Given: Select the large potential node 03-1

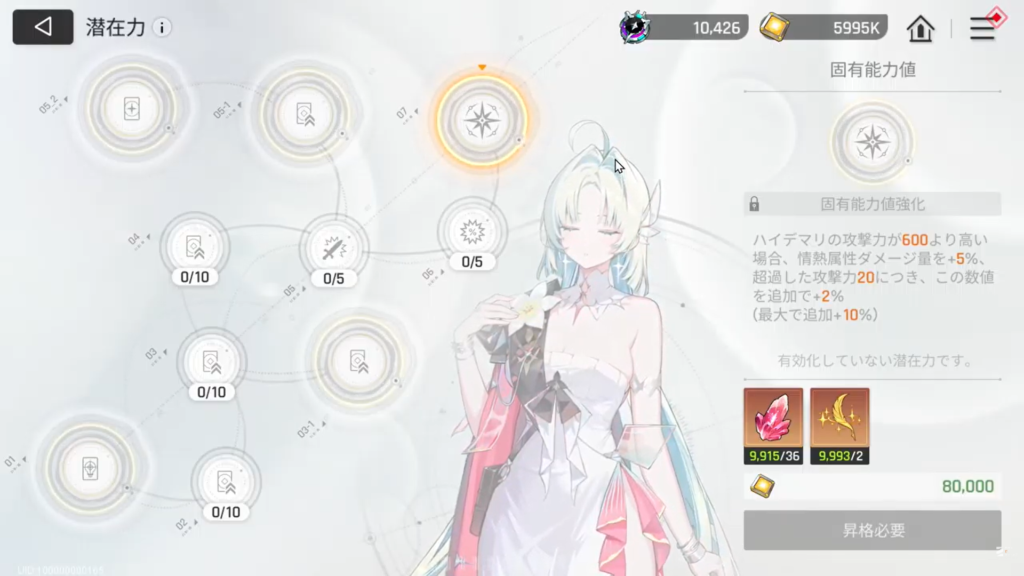Looking at the screenshot, I should 358,361.
